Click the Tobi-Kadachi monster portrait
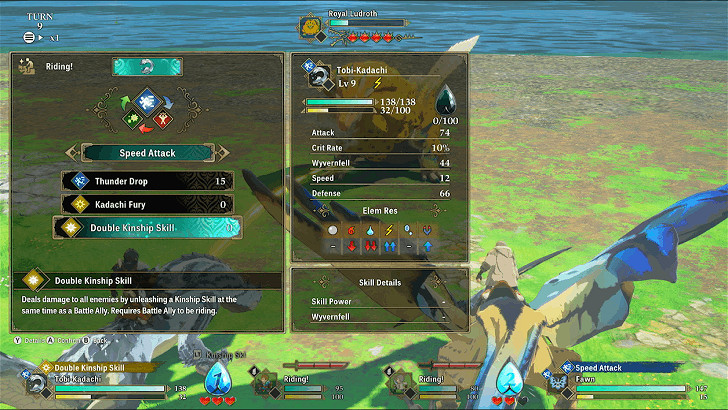Screen dimensions: 728x410 pos(320,80)
